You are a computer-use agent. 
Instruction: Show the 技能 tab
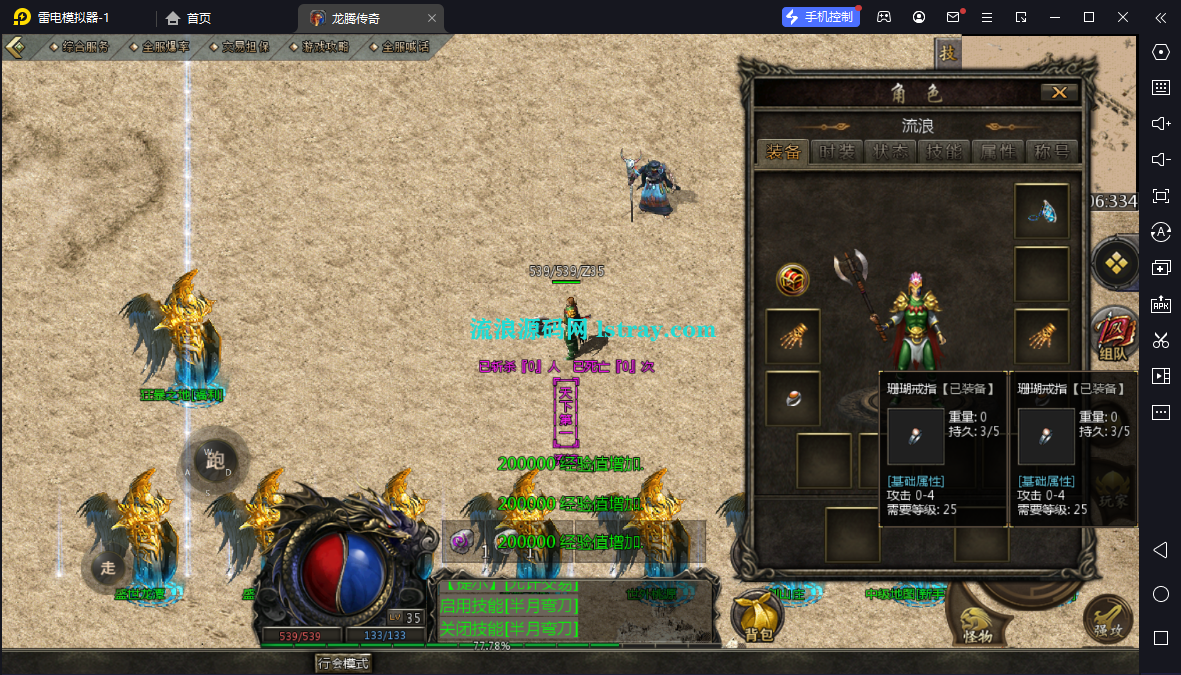click(945, 152)
